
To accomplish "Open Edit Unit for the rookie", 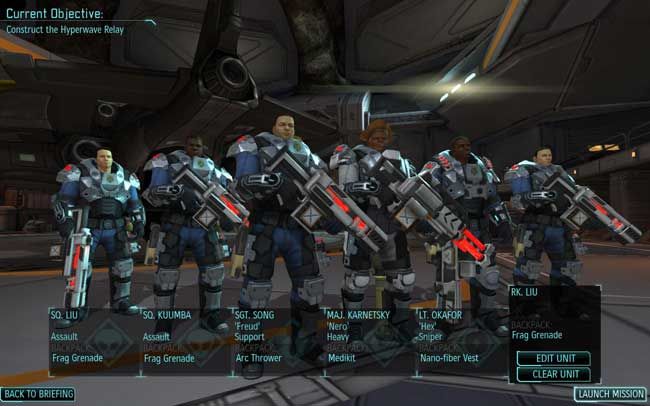I will click(x=553, y=358).
